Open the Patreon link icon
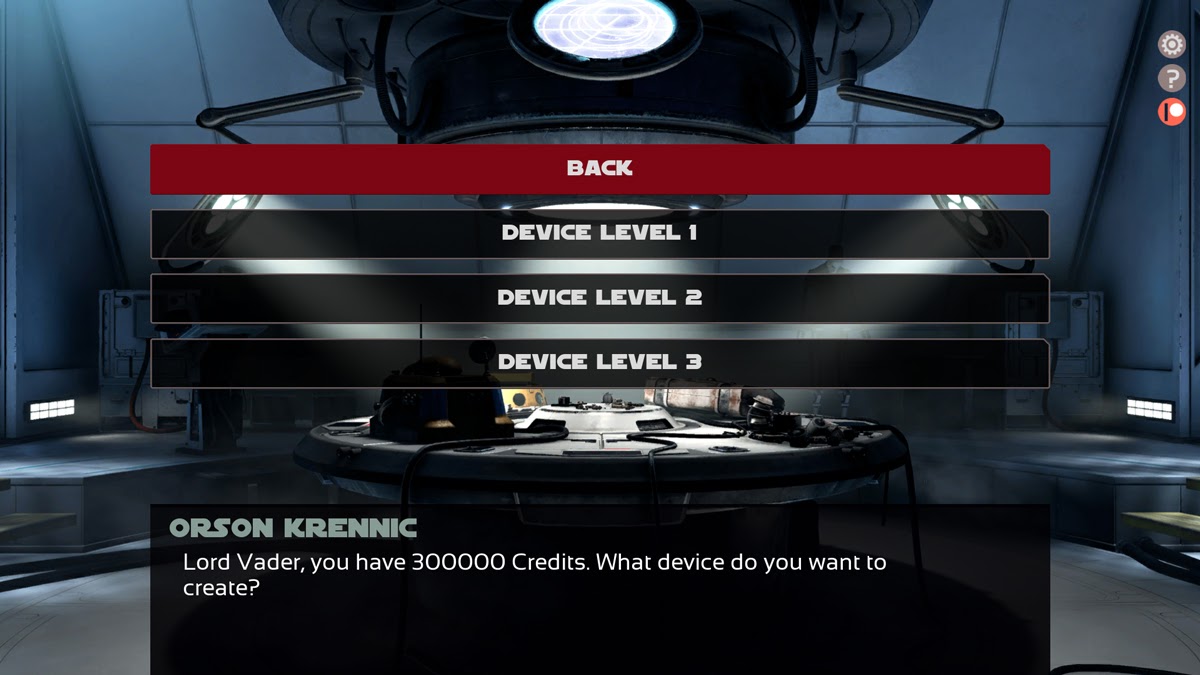 click(1171, 111)
